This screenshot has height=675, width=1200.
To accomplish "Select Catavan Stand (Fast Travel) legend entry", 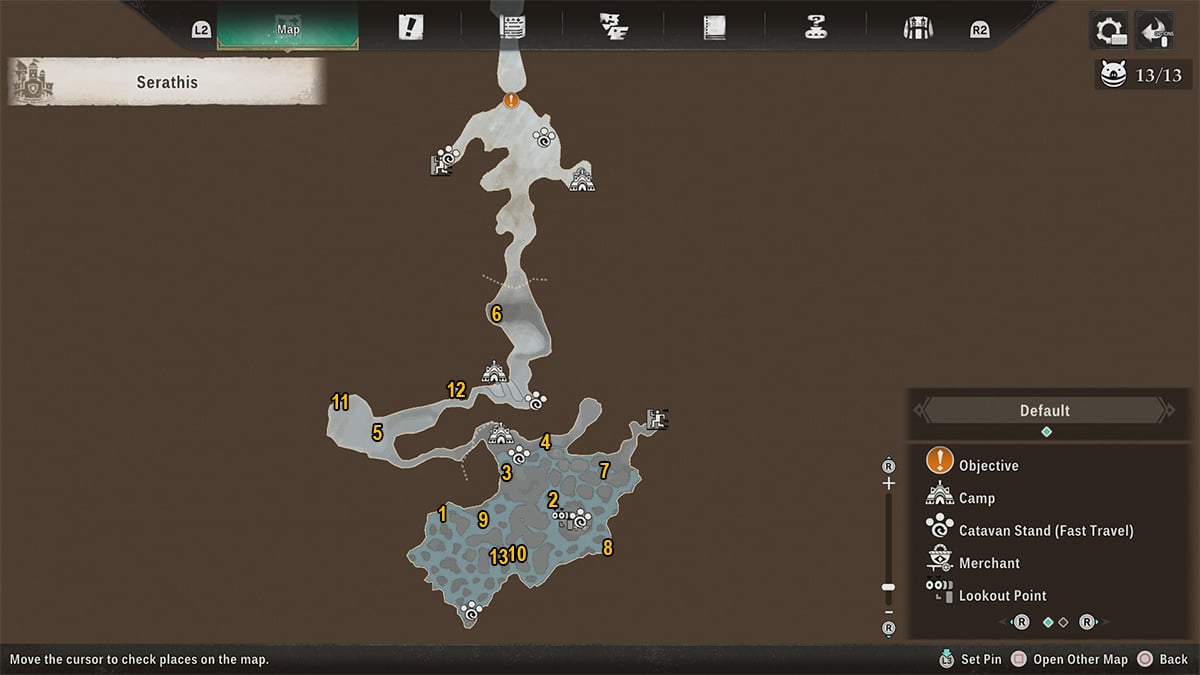I will click(1045, 530).
